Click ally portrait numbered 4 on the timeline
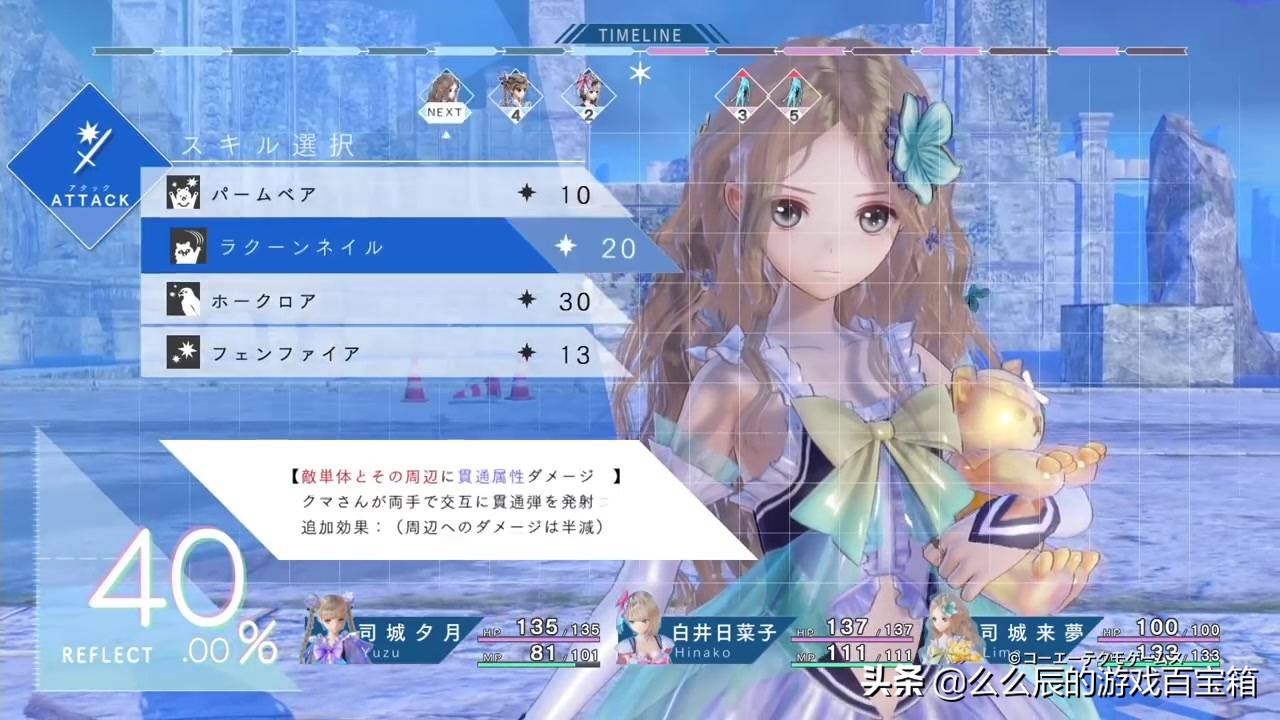The image size is (1280, 720). tap(514, 93)
